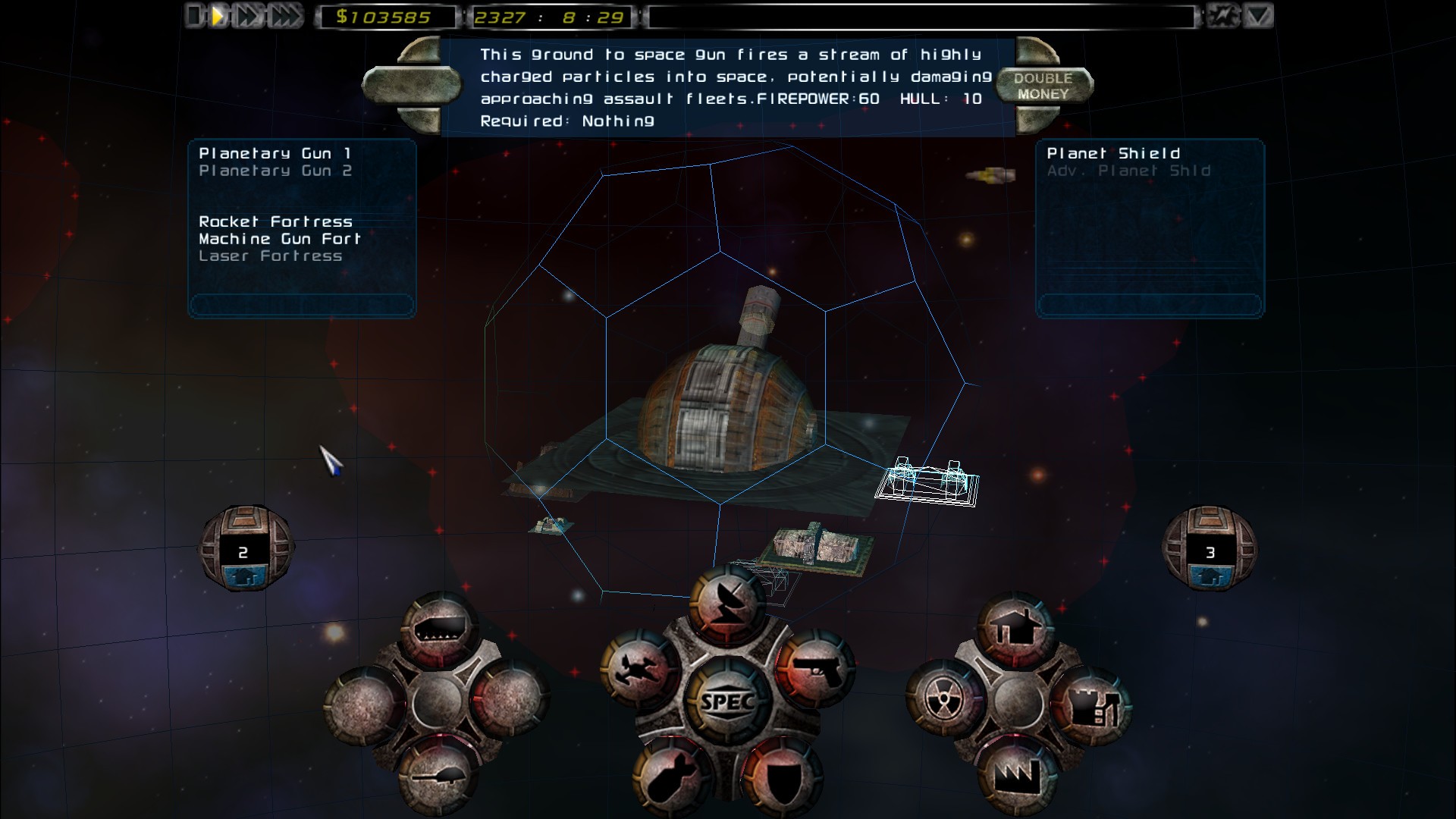Open the dropdown arrow menu in top bar
The width and height of the screenshot is (1456, 819).
[x=1258, y=16]
